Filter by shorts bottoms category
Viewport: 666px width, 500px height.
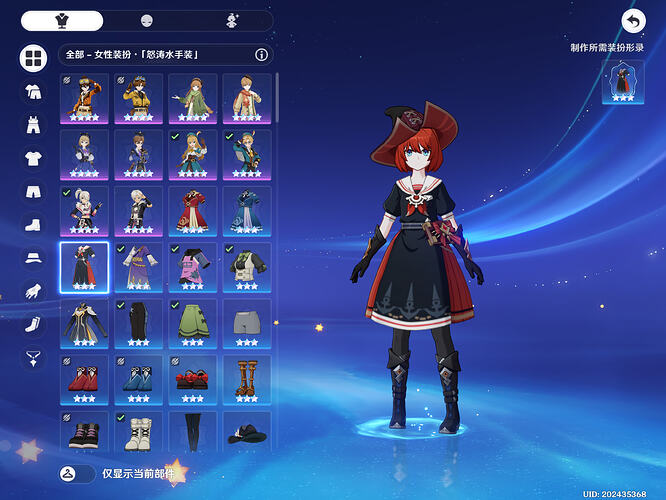coord(34,192)
